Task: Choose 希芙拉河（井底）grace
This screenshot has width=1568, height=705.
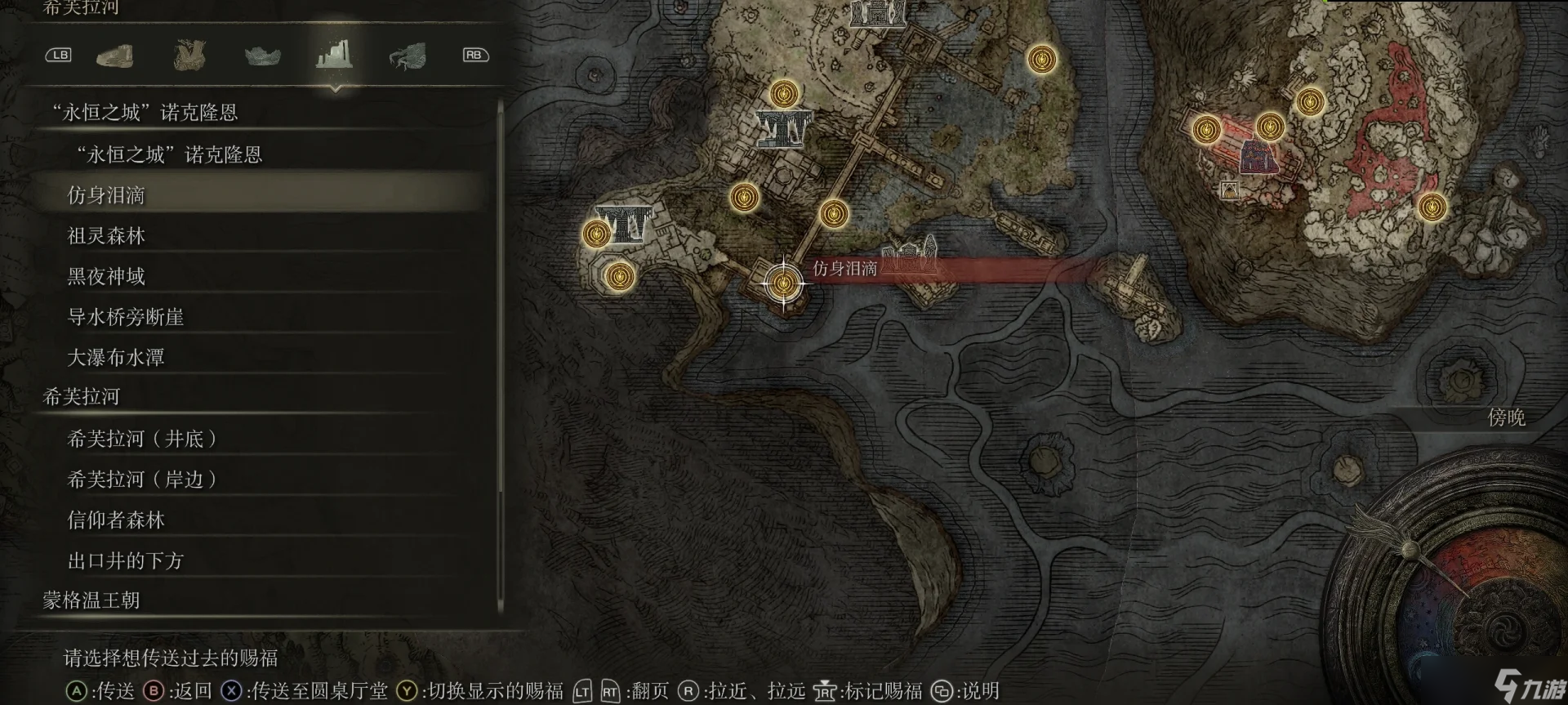Action: (x=142, y=440)
